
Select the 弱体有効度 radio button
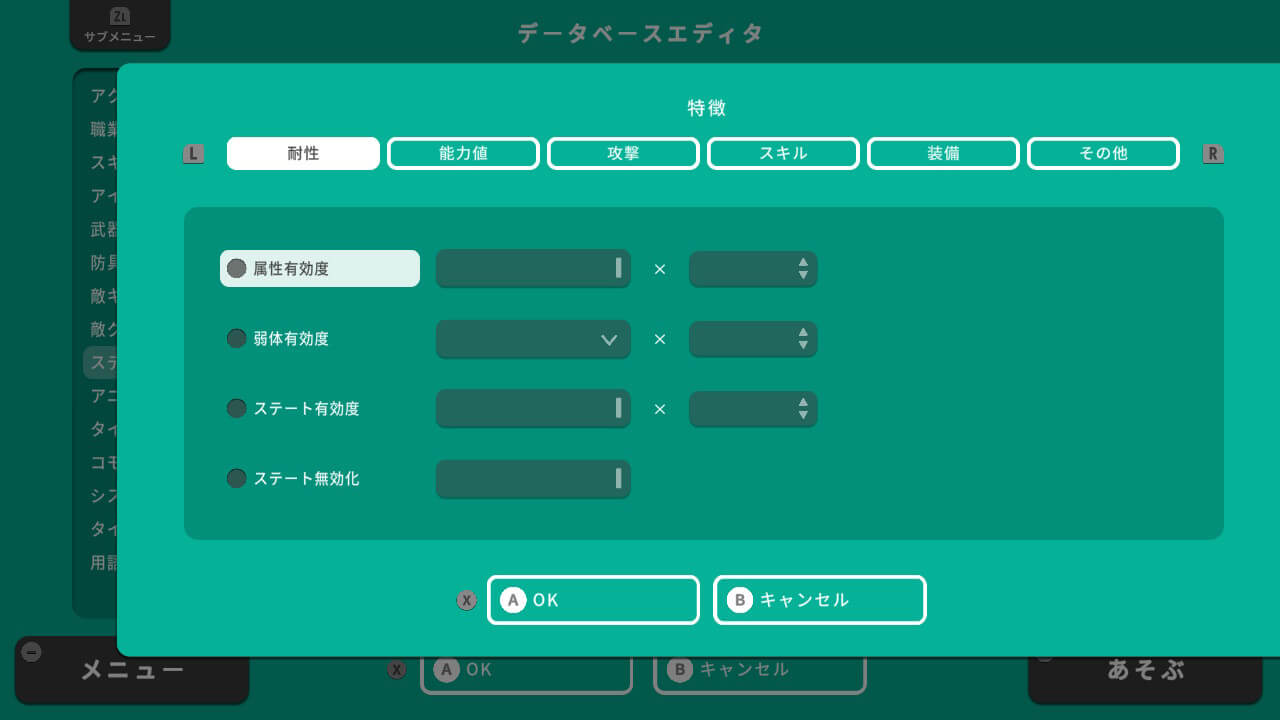pos(236,338)
